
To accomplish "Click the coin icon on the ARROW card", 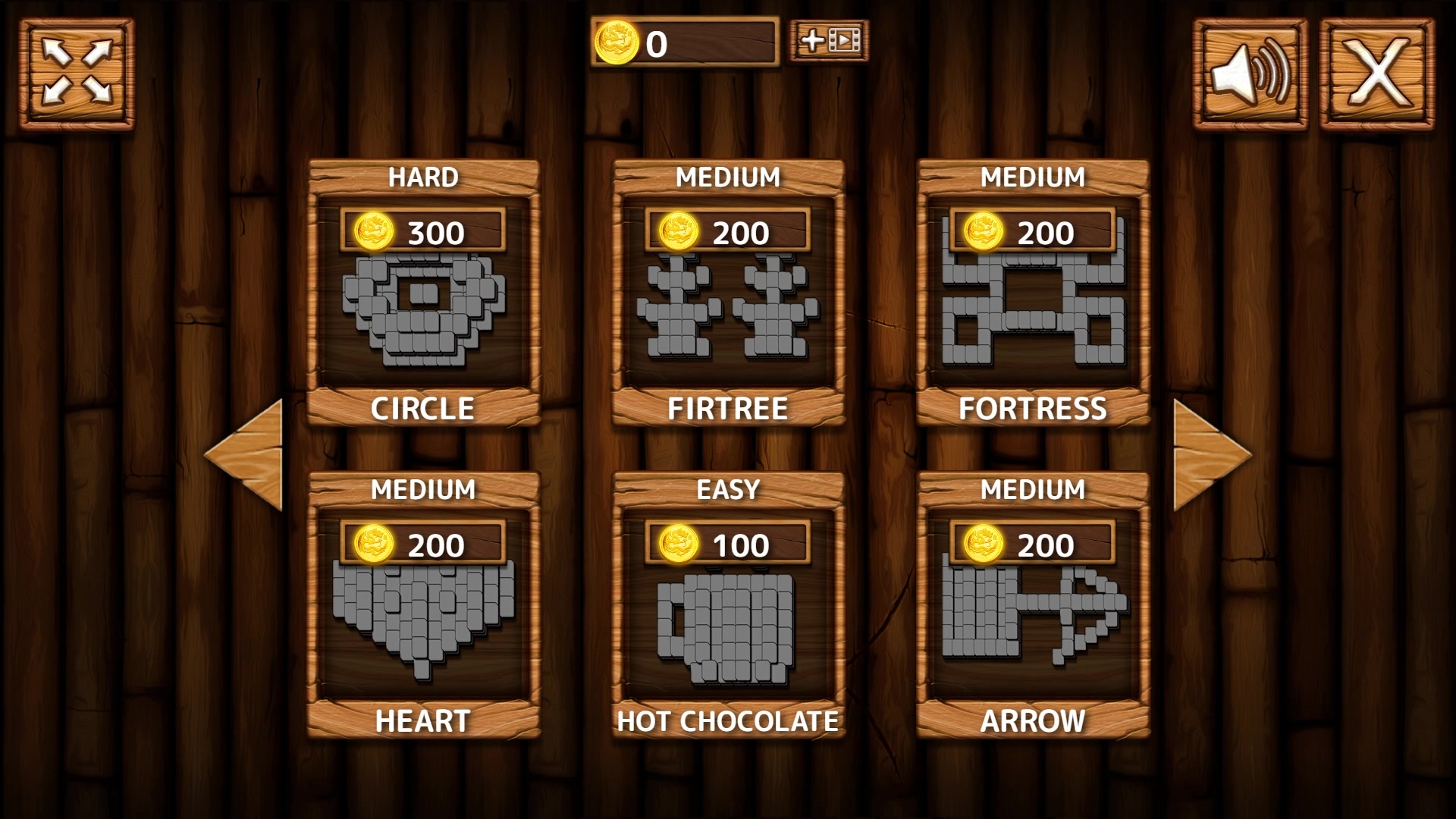I will (x=986, y=544).
